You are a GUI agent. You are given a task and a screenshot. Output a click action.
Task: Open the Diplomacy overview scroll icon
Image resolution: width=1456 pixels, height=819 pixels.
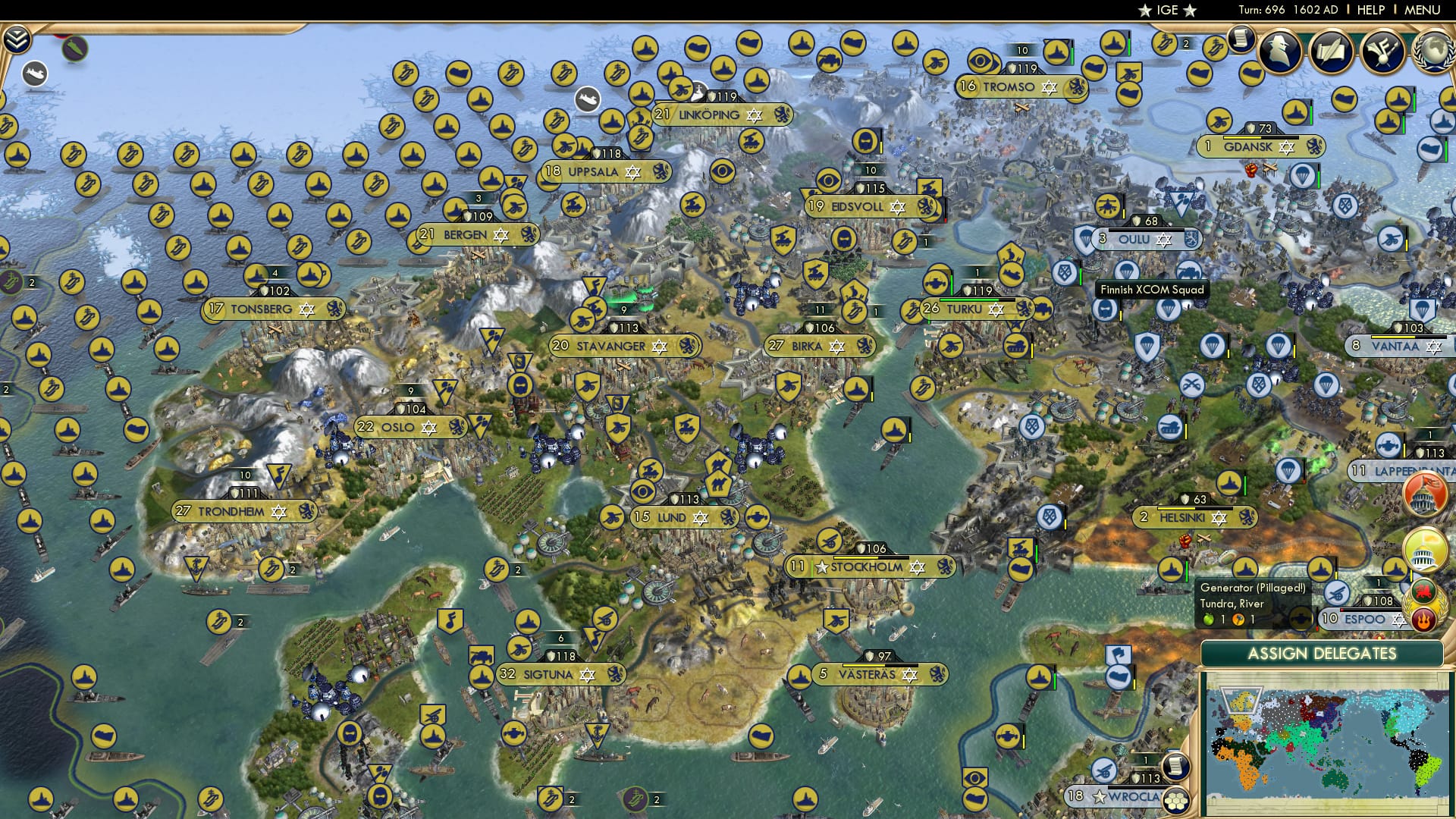(1331, 51)
